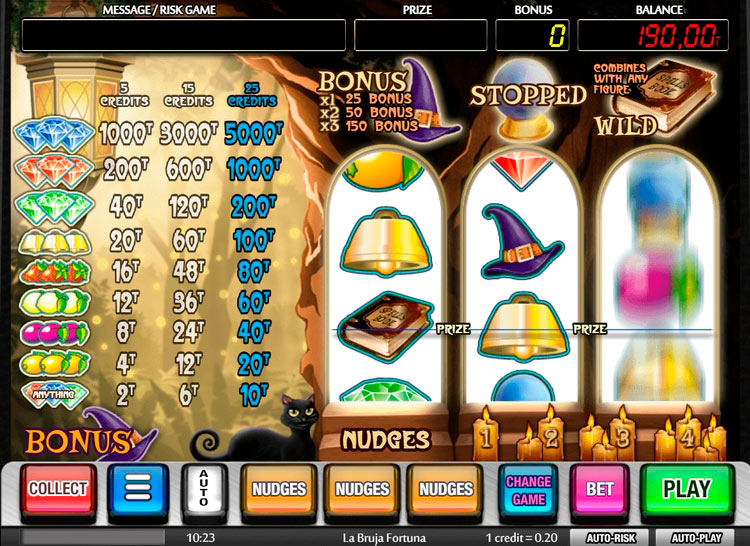This screenshot has width=750, height=546.
Task: Hit the red COLLECT button
Action: pos(59,489)
